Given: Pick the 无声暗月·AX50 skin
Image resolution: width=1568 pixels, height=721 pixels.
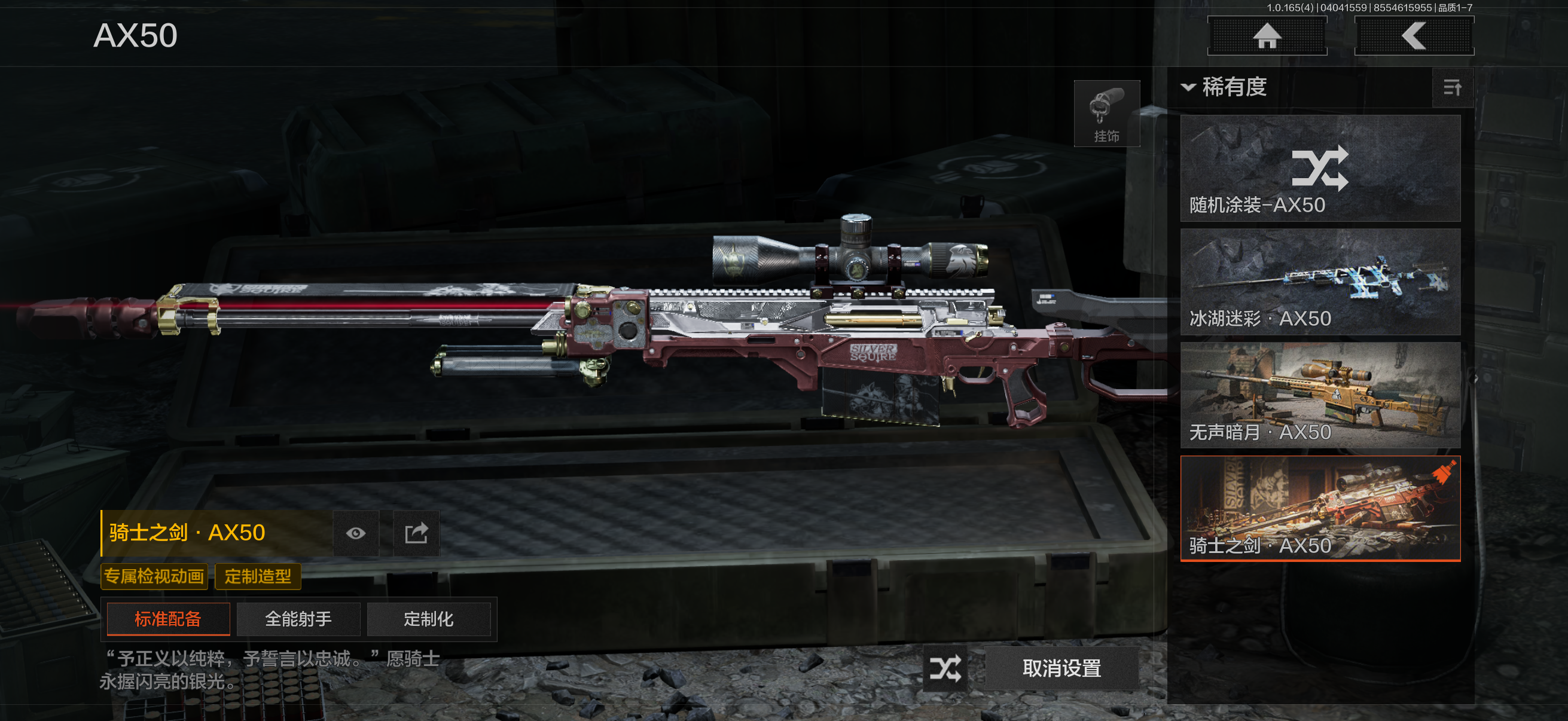Looking at the screenshot, I should point(1320,396).
